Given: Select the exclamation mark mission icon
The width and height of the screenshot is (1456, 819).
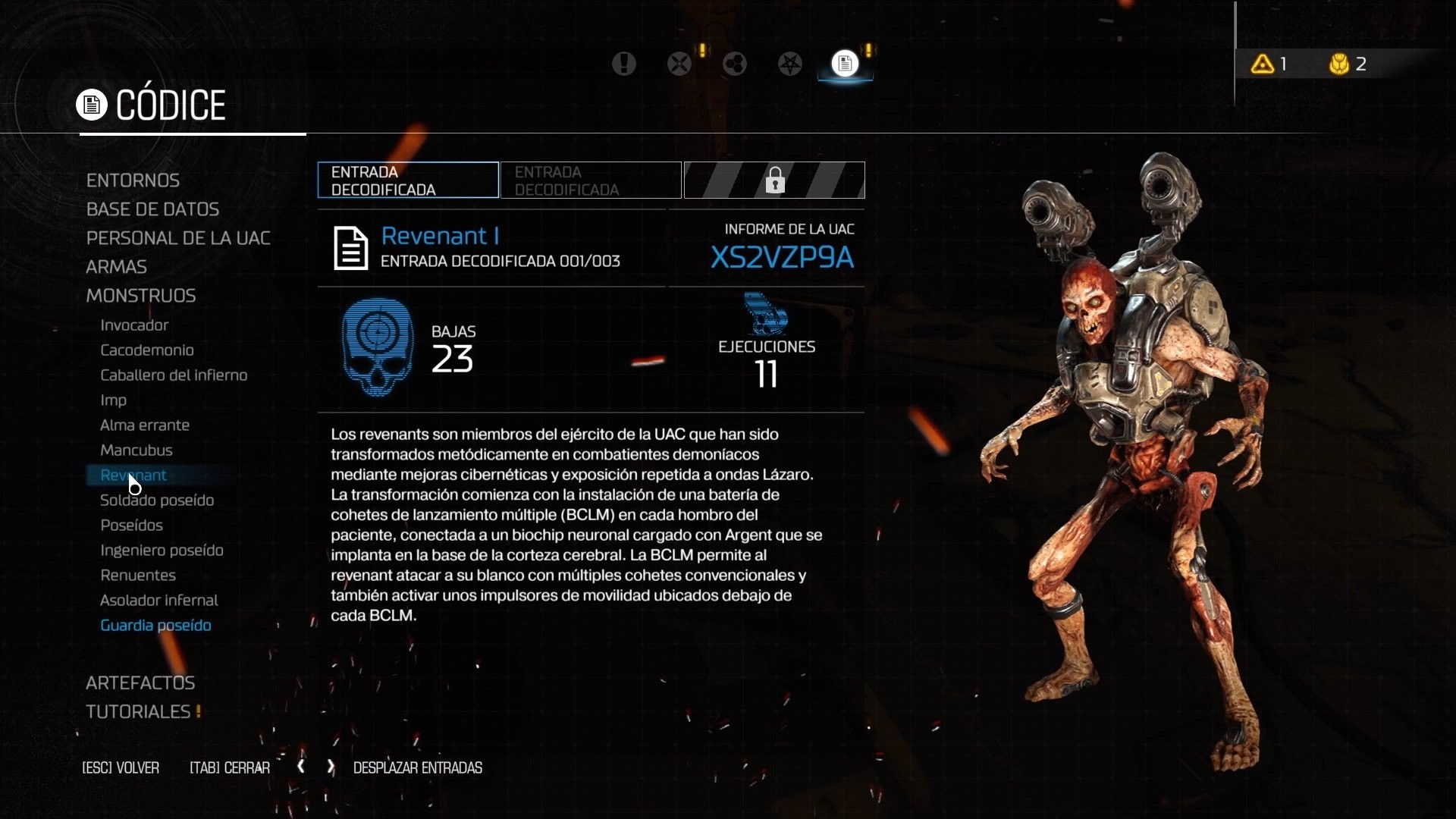Looking at the screenshot, I should click(624, 64).
